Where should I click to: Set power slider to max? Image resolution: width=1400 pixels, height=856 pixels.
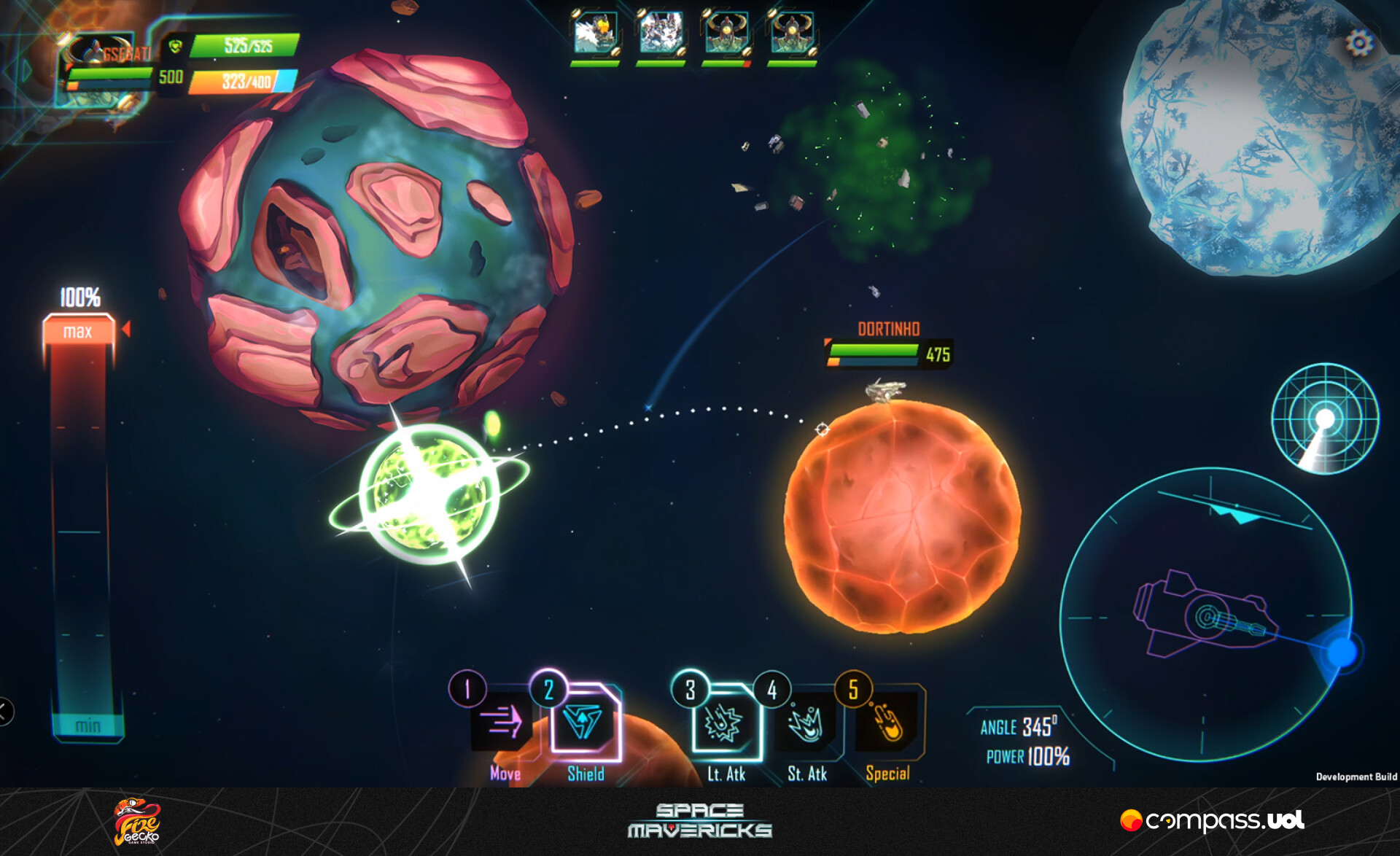tap(79, 332)
